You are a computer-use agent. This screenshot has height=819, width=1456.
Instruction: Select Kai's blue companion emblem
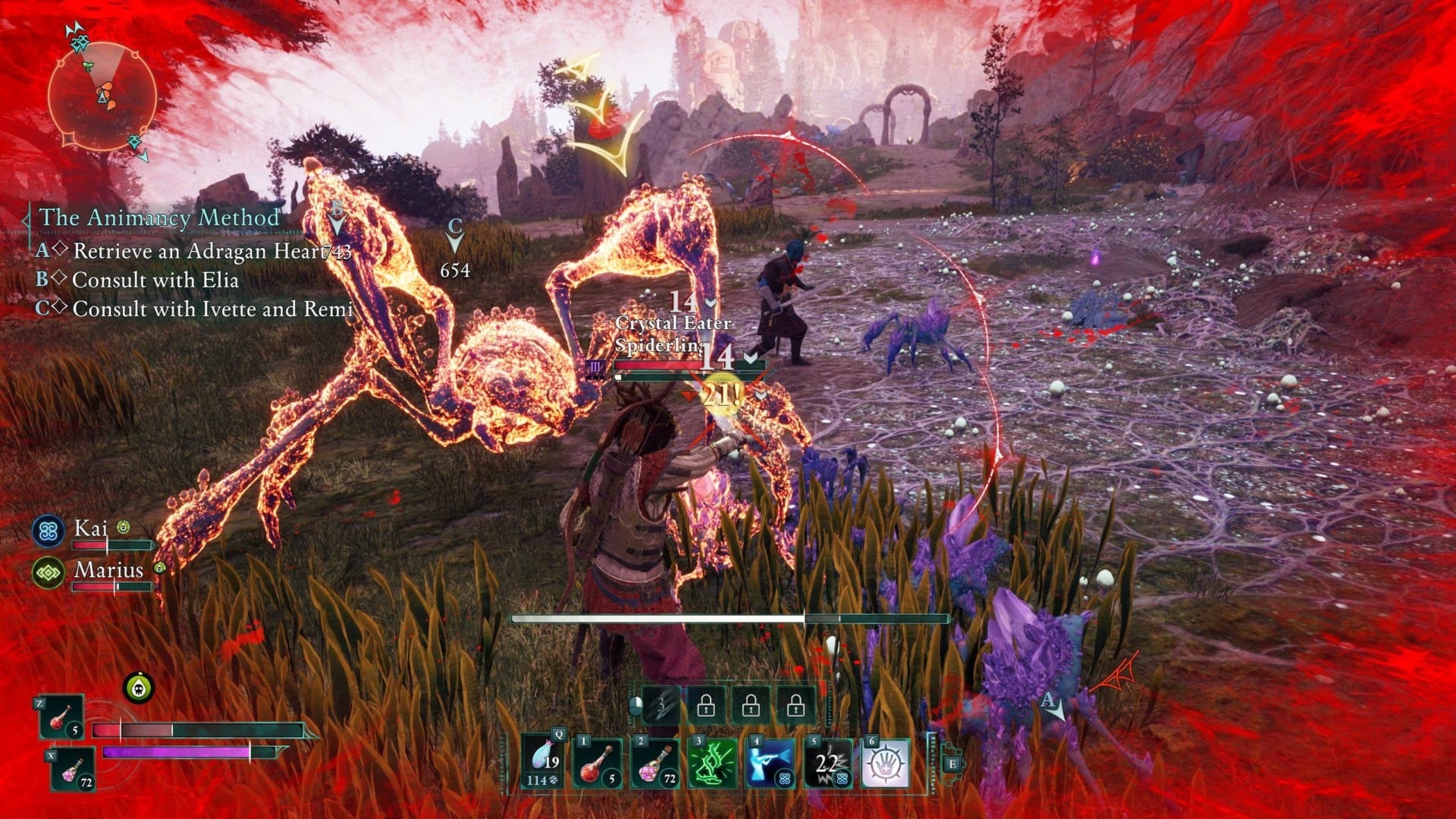[x=49, y=530]
